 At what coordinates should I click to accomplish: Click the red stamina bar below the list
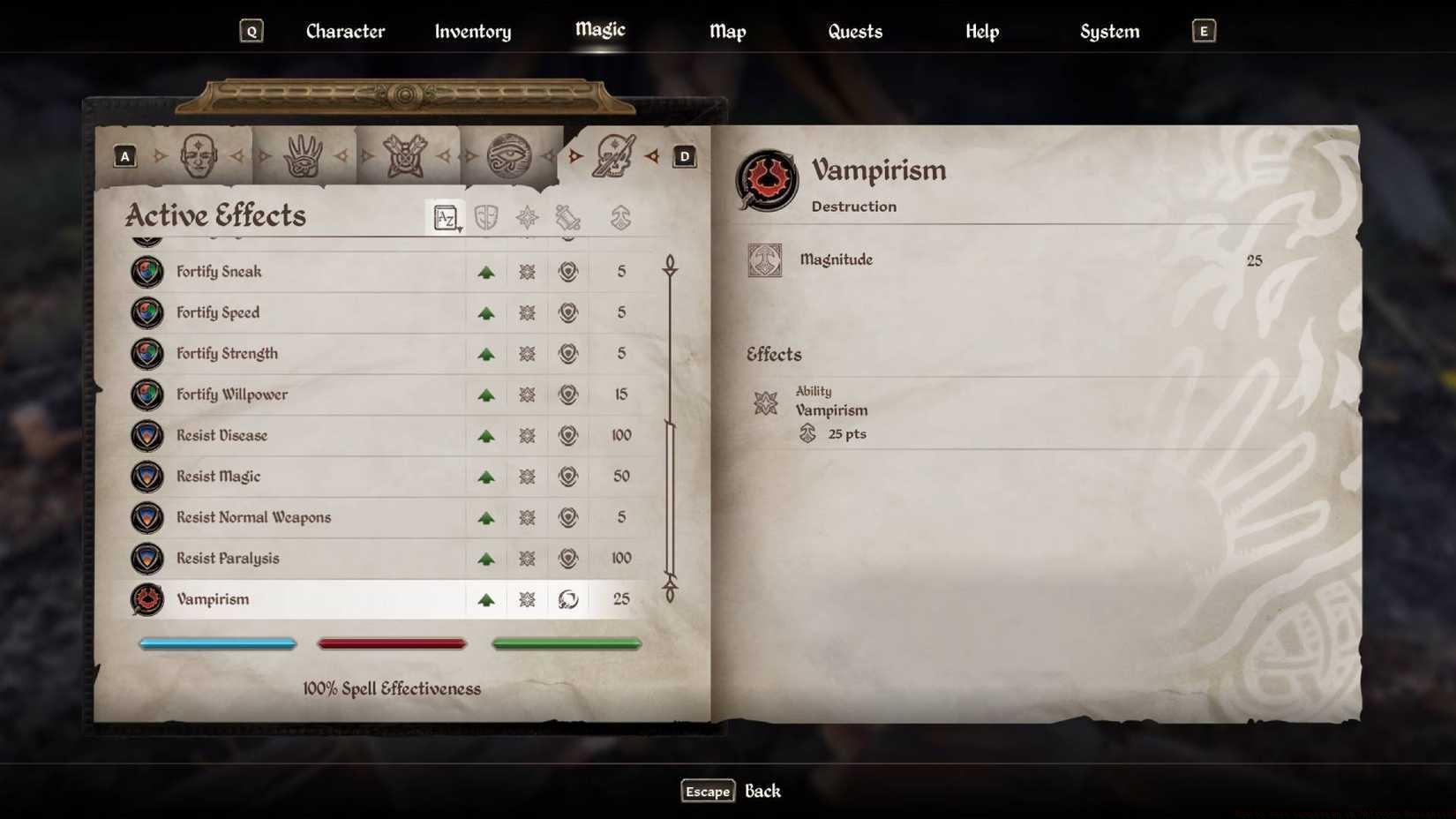[x=392, y=642]
